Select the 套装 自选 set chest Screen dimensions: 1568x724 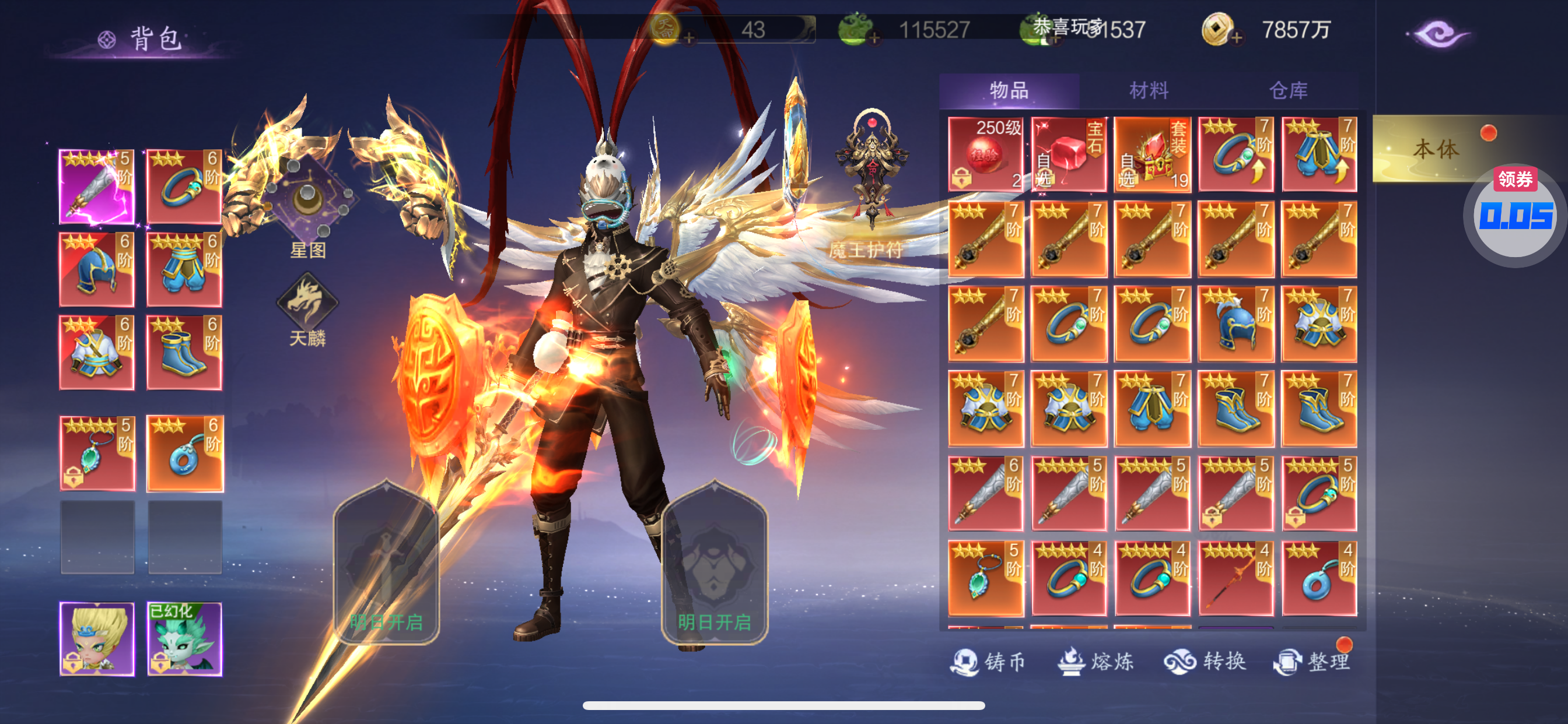(1152, 154)
